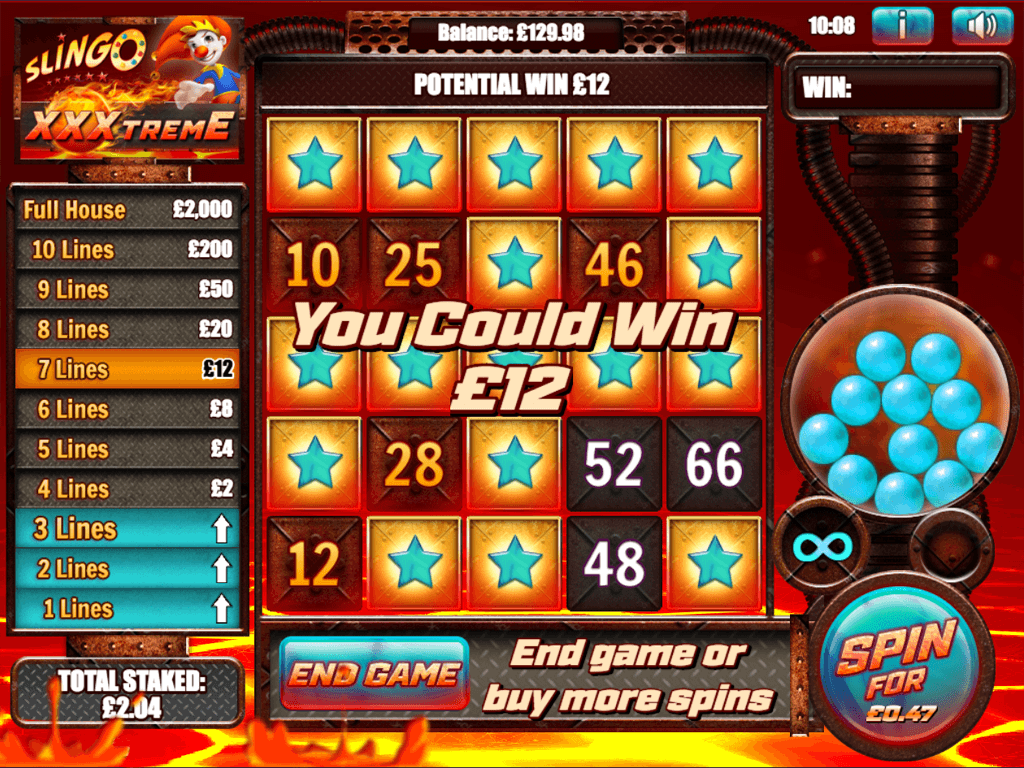Select the number 10 grid tile

314,264
